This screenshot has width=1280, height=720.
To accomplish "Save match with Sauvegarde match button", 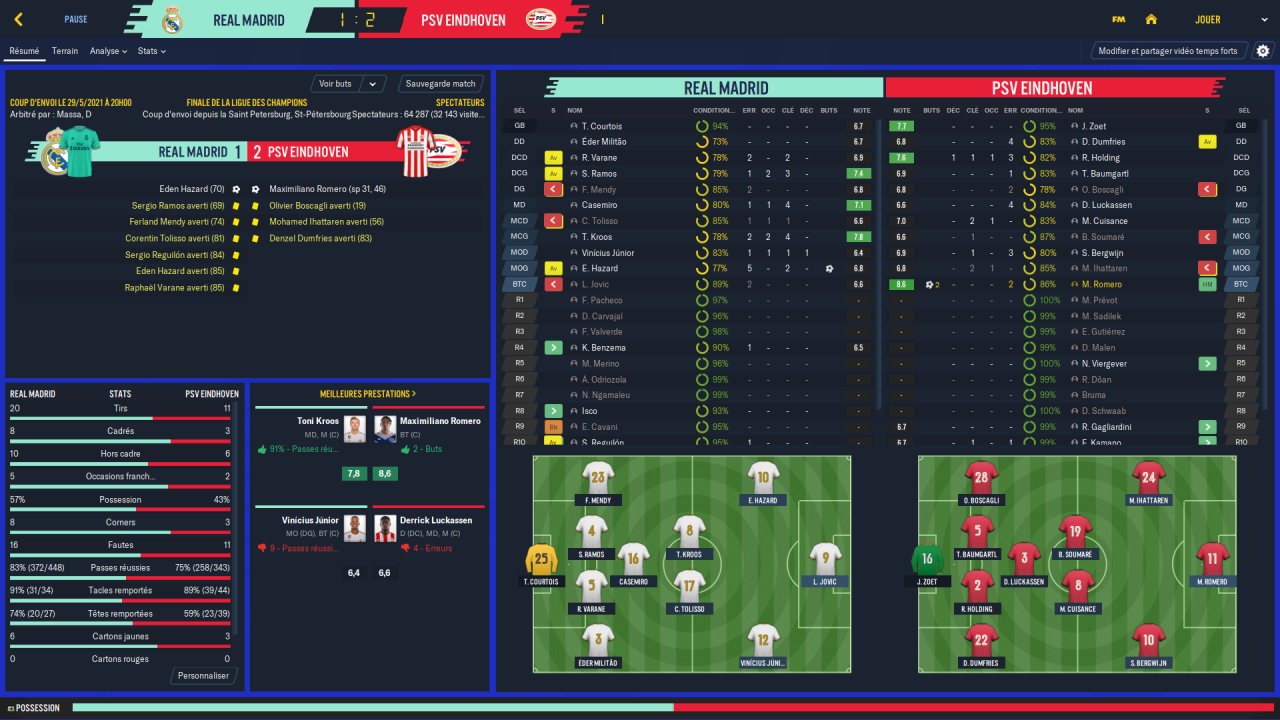I will [441, 84].
